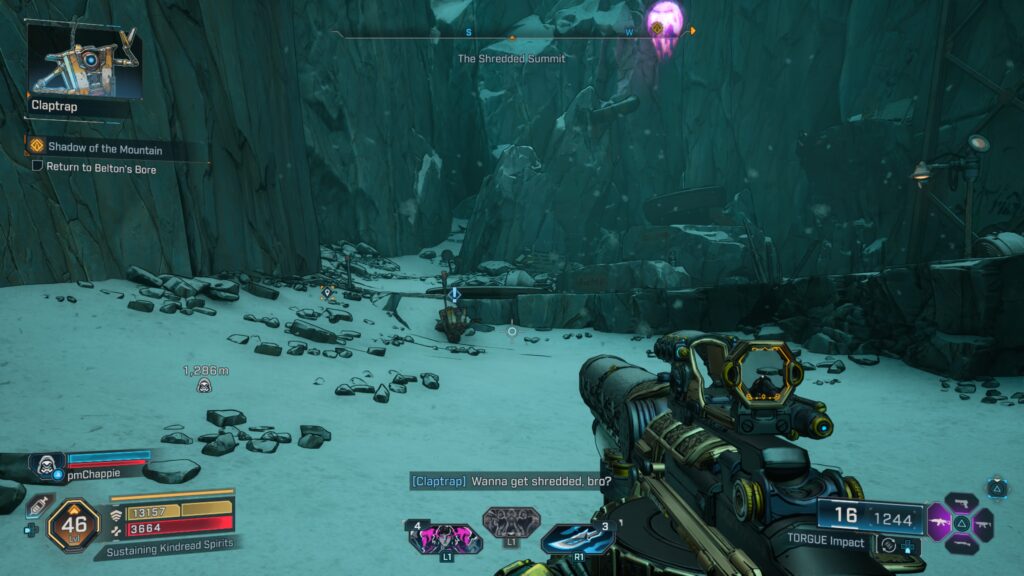Switch to the bottom long-gun weapon slot
This screenshot has height=576, width=1024.
pos(961,543)
